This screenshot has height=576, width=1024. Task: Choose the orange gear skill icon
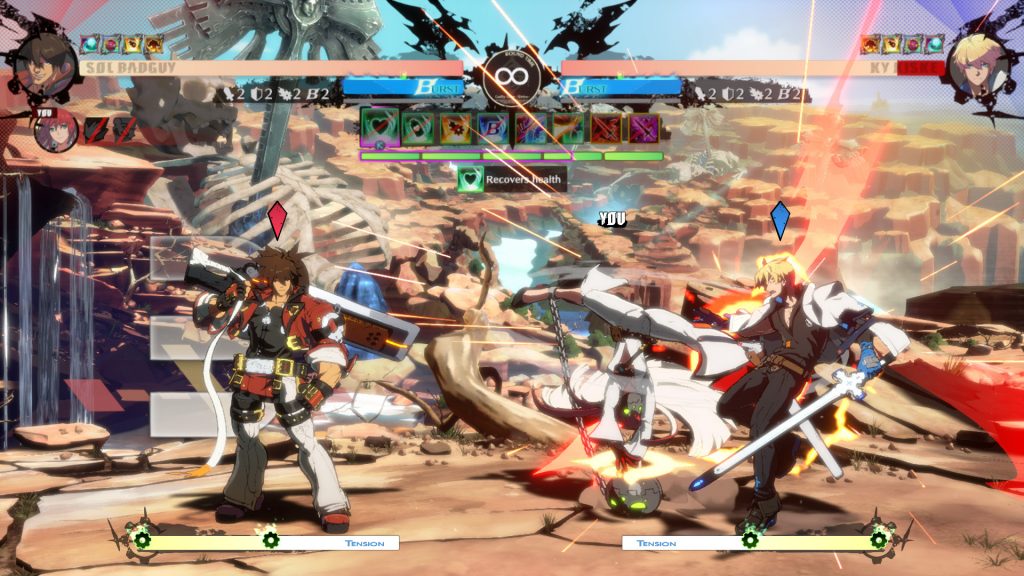[455, 127]
